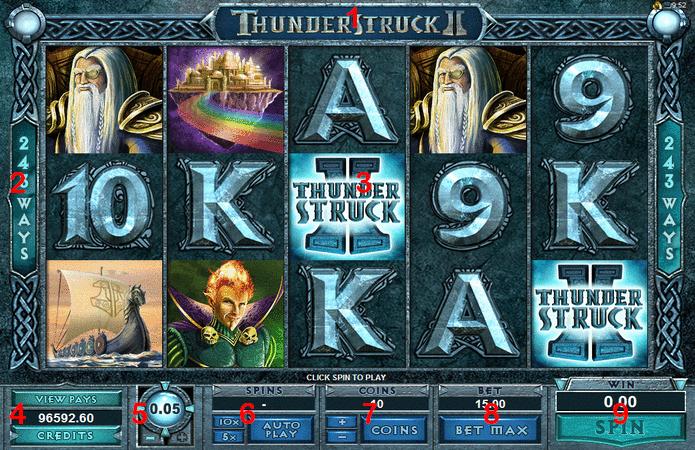Increase coins with the plus button

click(x=340, y=423)
